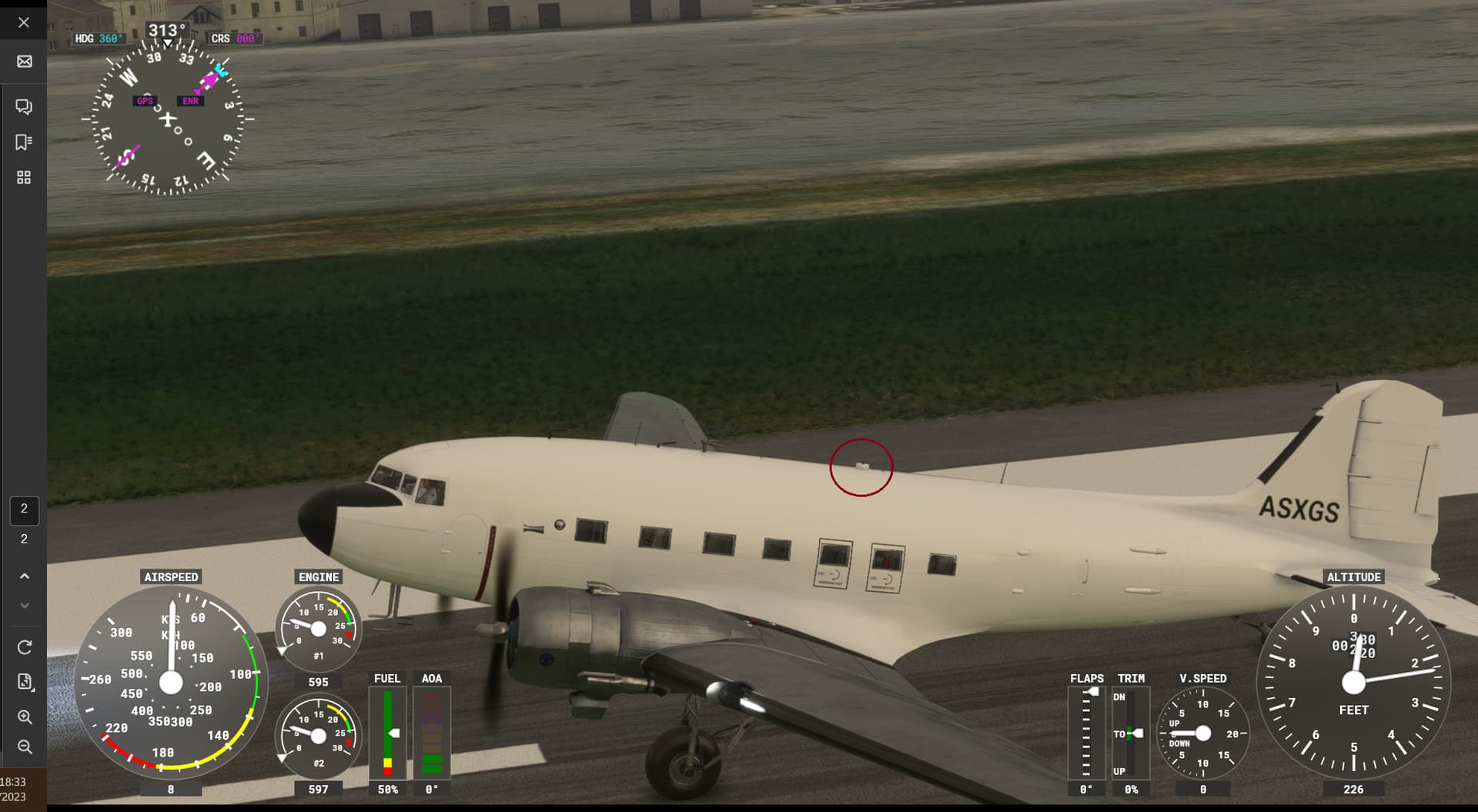Click the FUEL level gauge bar
The height and width of the screenshot is (812, 1478).
[387, 731]
